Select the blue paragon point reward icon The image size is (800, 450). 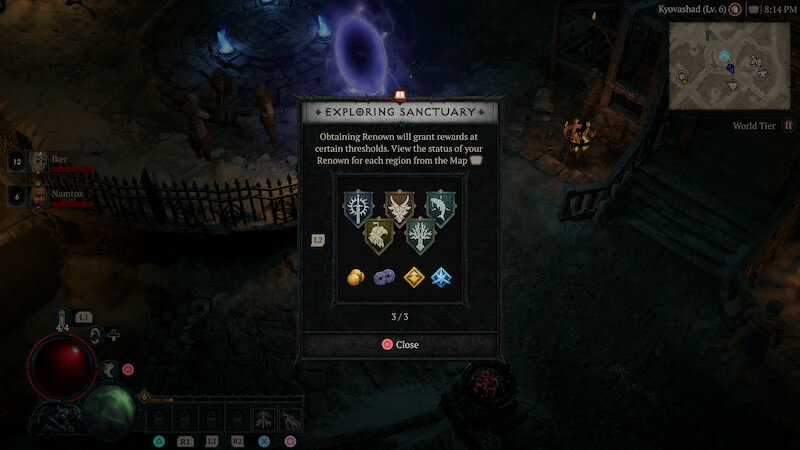pyautogui.click(x=441, y=277)
